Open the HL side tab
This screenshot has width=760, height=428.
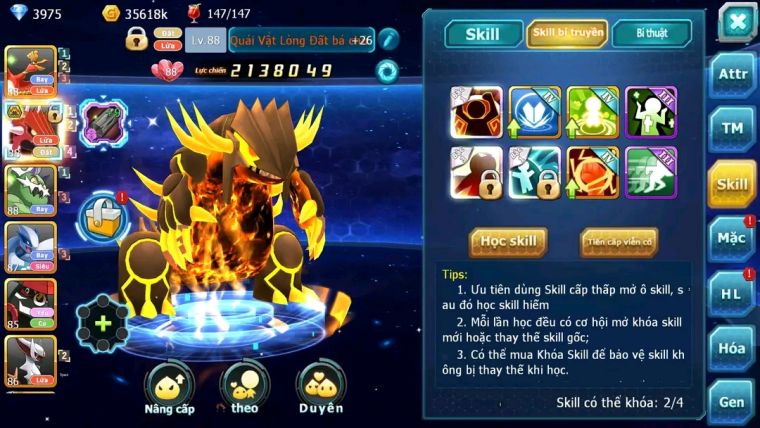731,293
